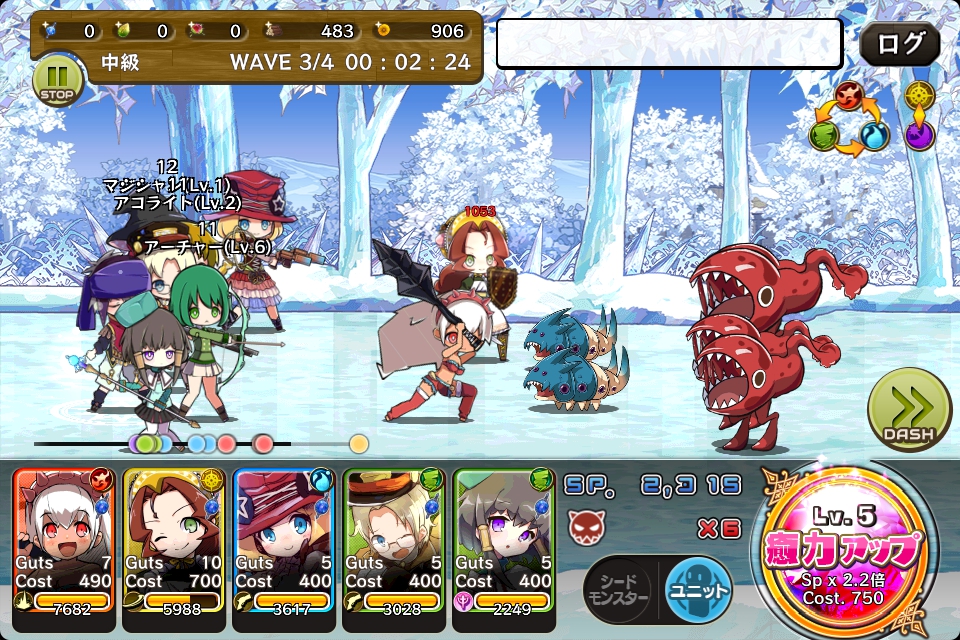Activate the DASH speed-up button
This screenshot has height=640, width=960.
[909, 410]
